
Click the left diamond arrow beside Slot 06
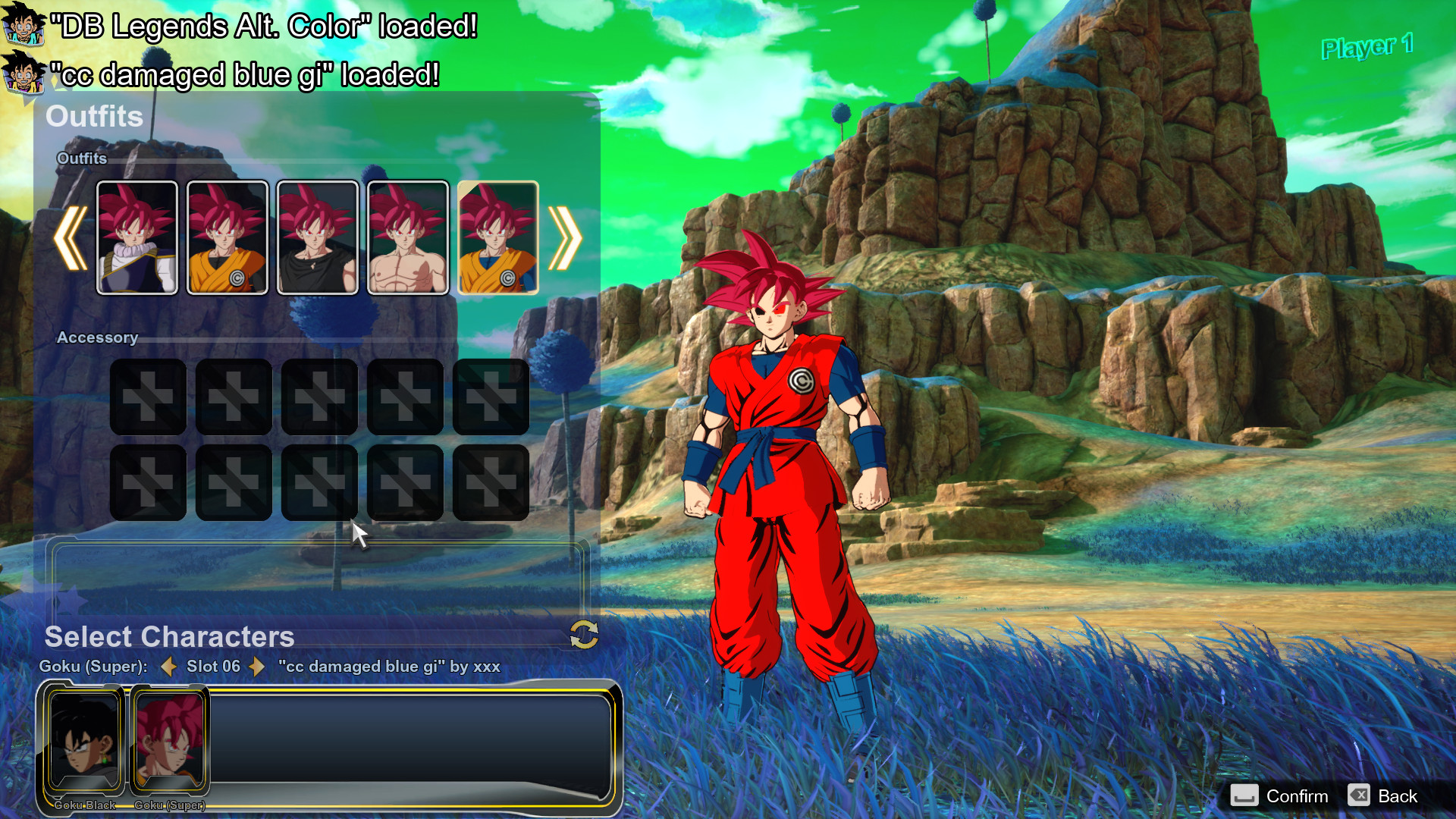168,667
